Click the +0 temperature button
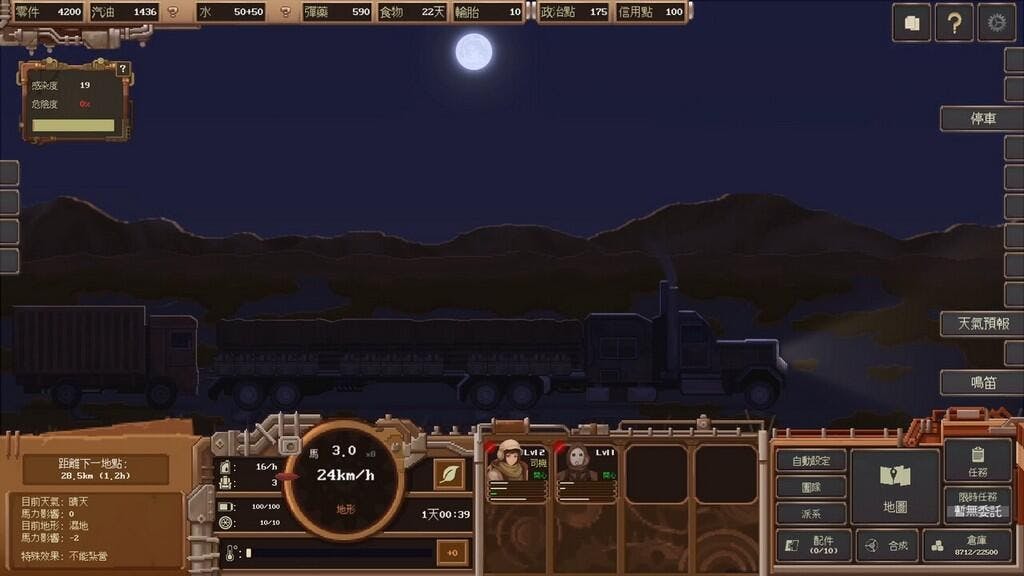This screenshot has height=576, width=1024. (452, 552)
